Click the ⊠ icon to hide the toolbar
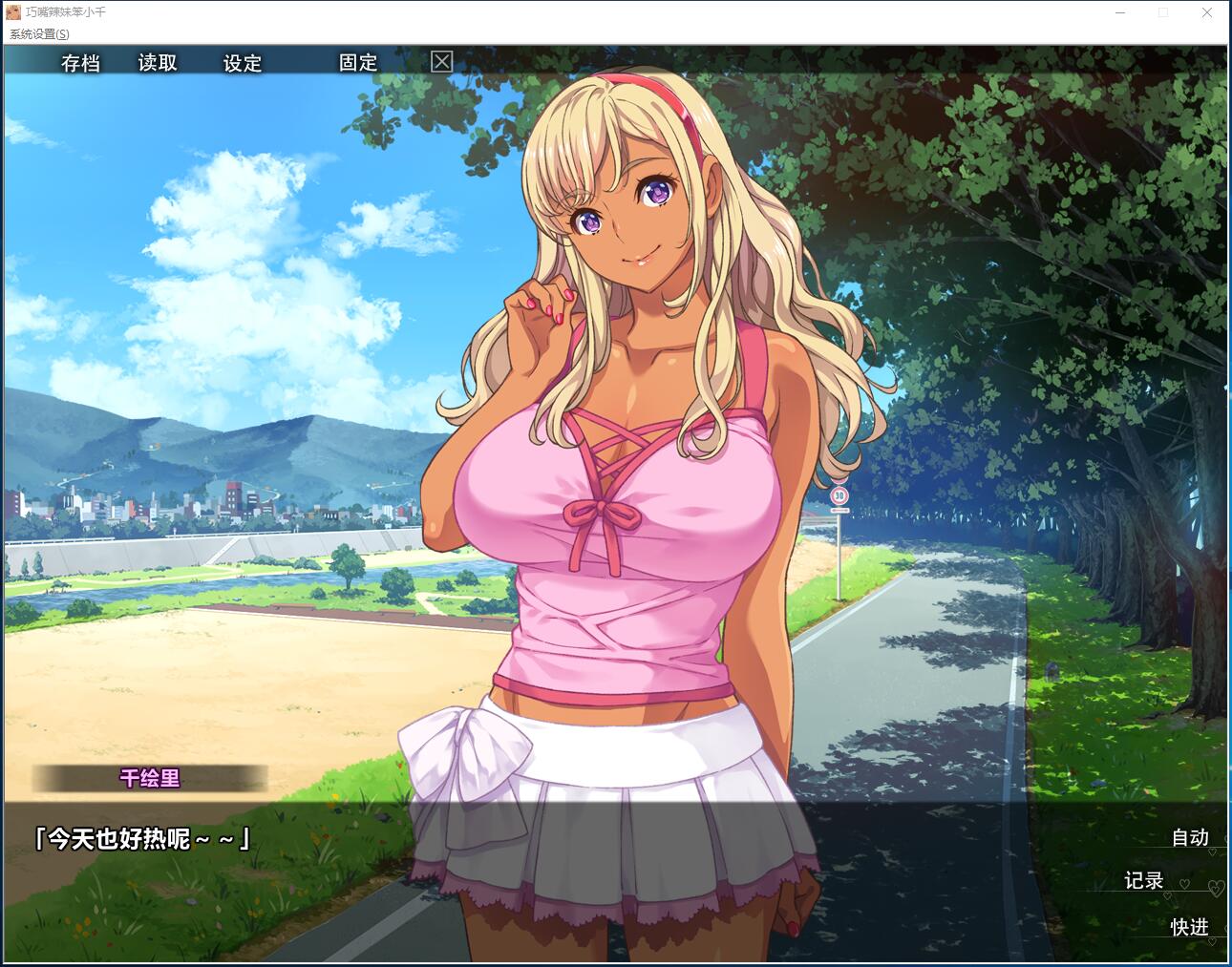Image resolution: width=1232 pixels, height=967 pixels. (x=441, y=62)
